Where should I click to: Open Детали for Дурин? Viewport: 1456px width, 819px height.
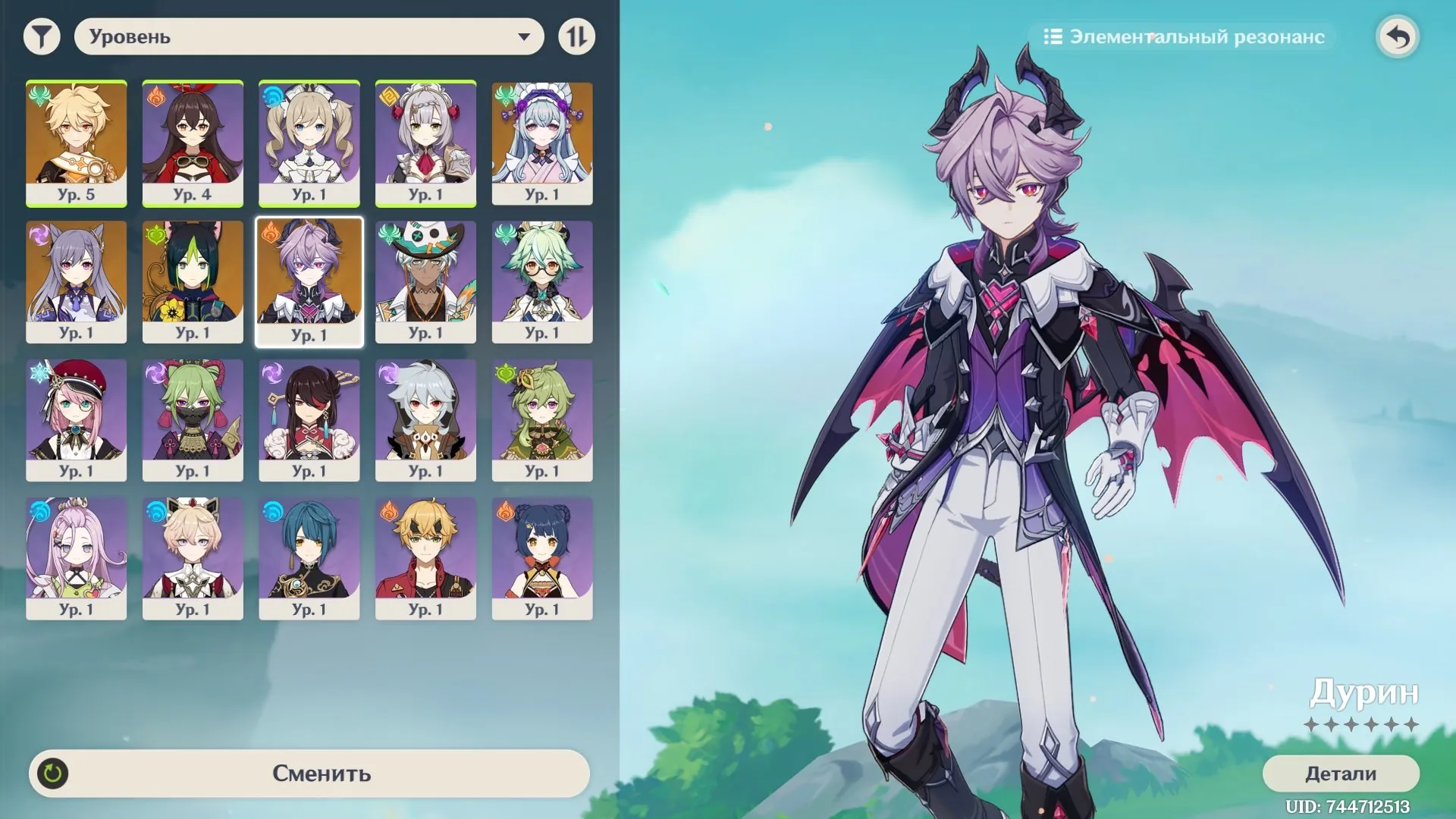(x=1340, y=773)
